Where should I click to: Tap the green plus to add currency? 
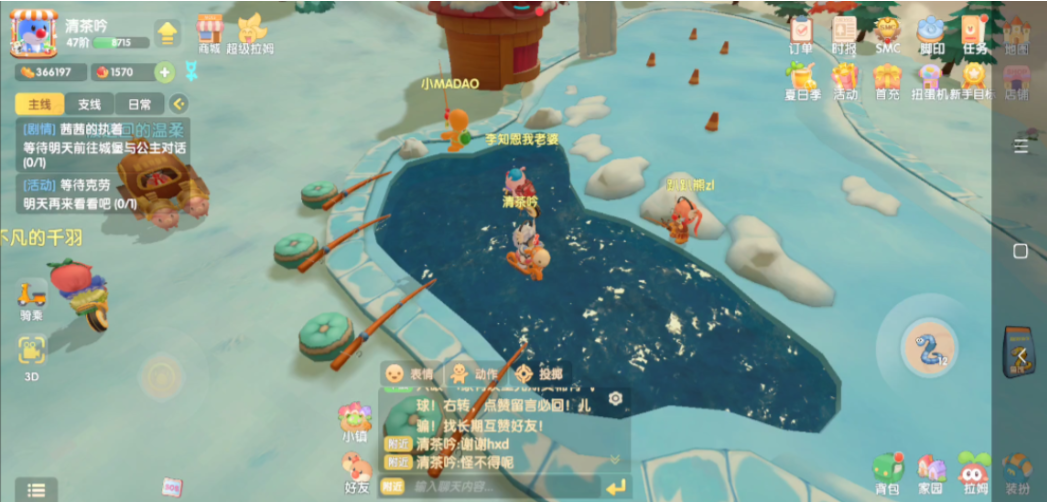(x=165, y=72)
